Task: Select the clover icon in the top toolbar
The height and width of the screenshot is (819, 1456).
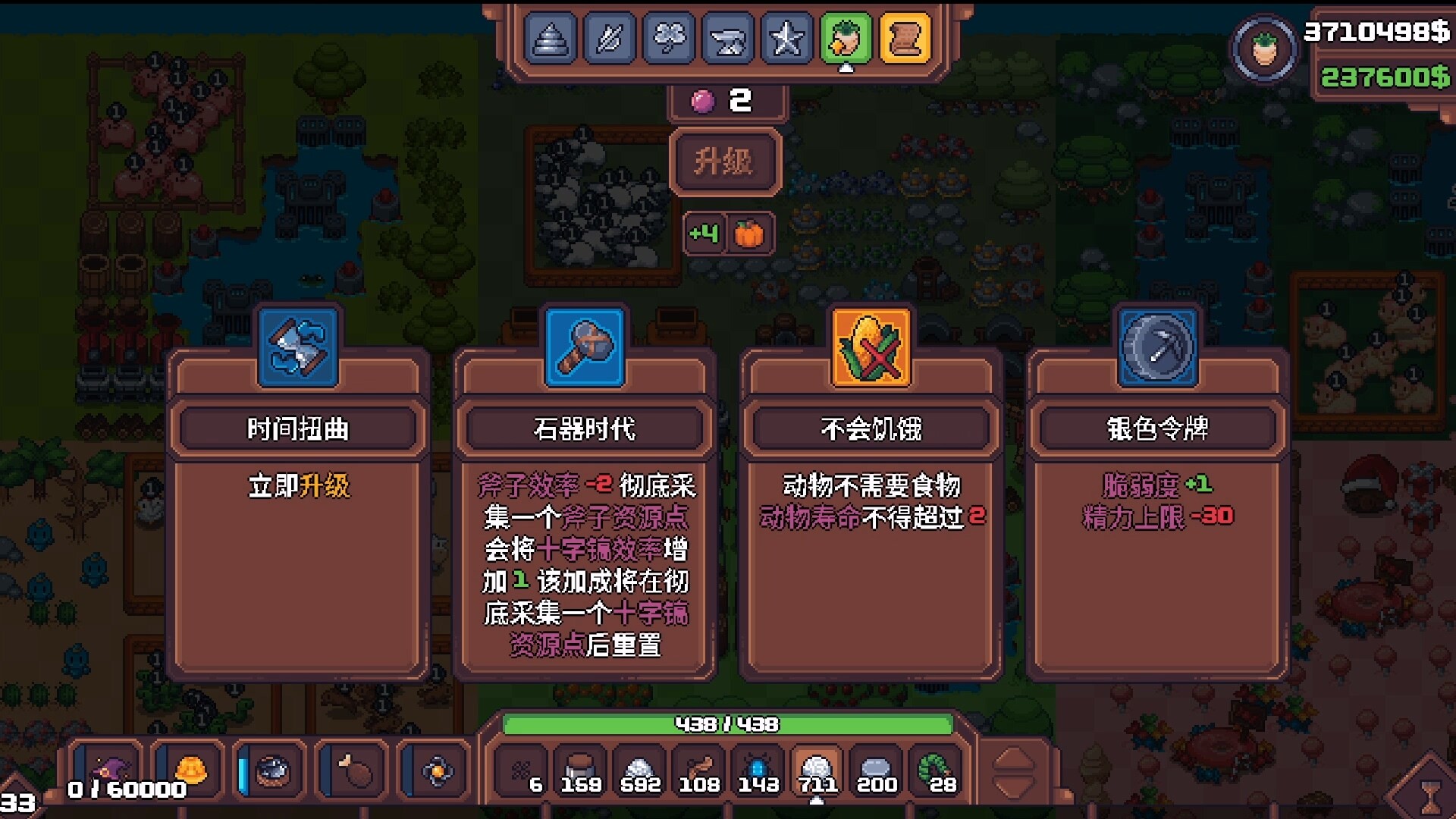Action: coord(669,39)
